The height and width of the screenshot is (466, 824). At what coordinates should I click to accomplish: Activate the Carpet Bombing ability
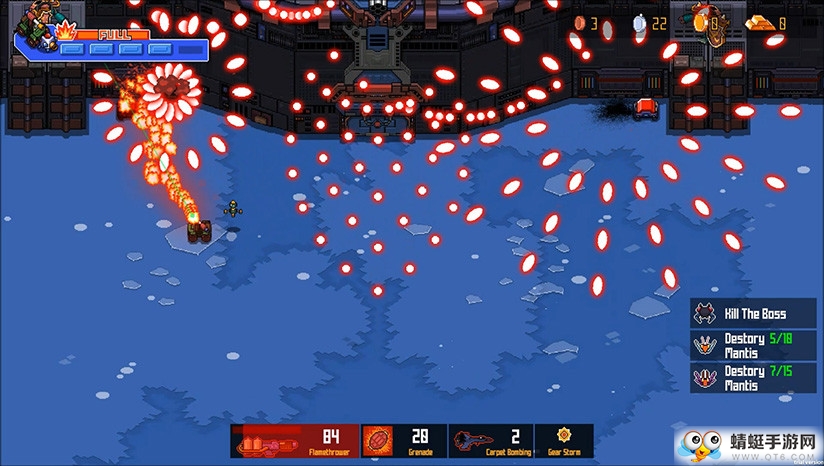pos(490,441)
